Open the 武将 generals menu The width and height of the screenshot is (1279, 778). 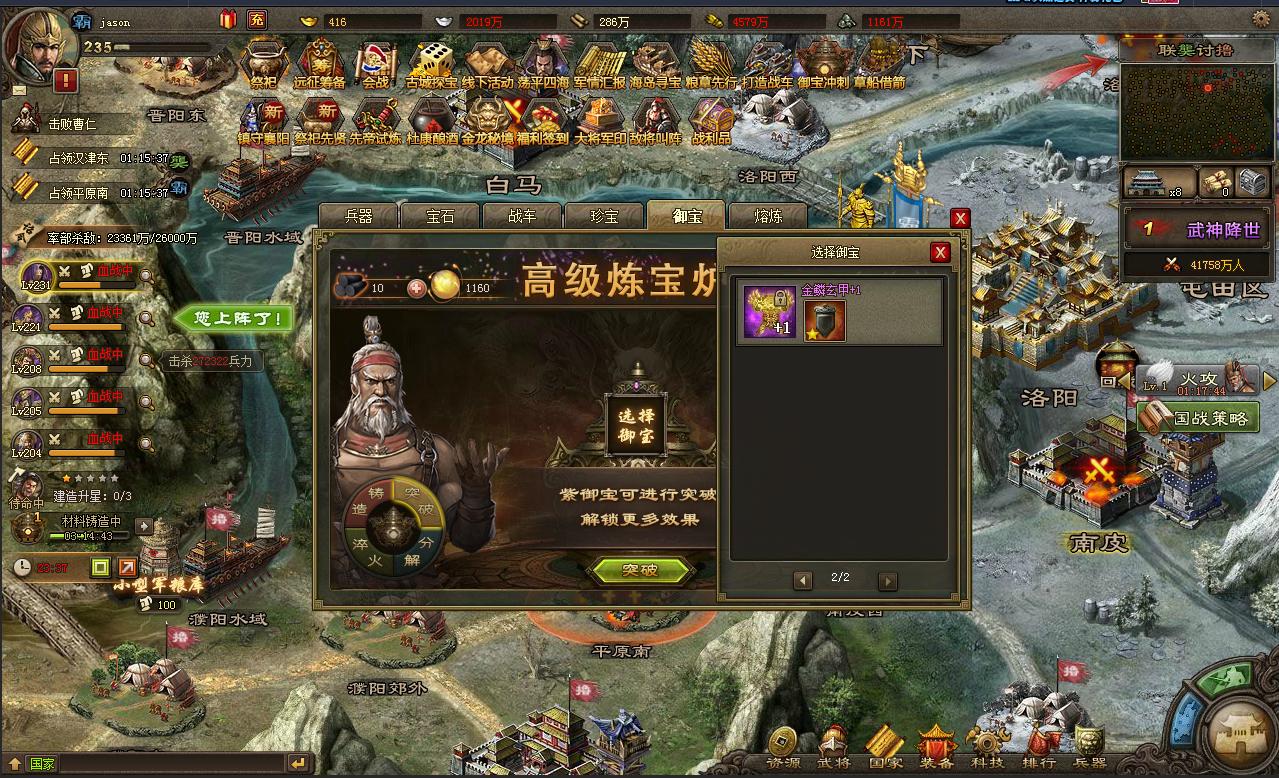coord(834,746)
